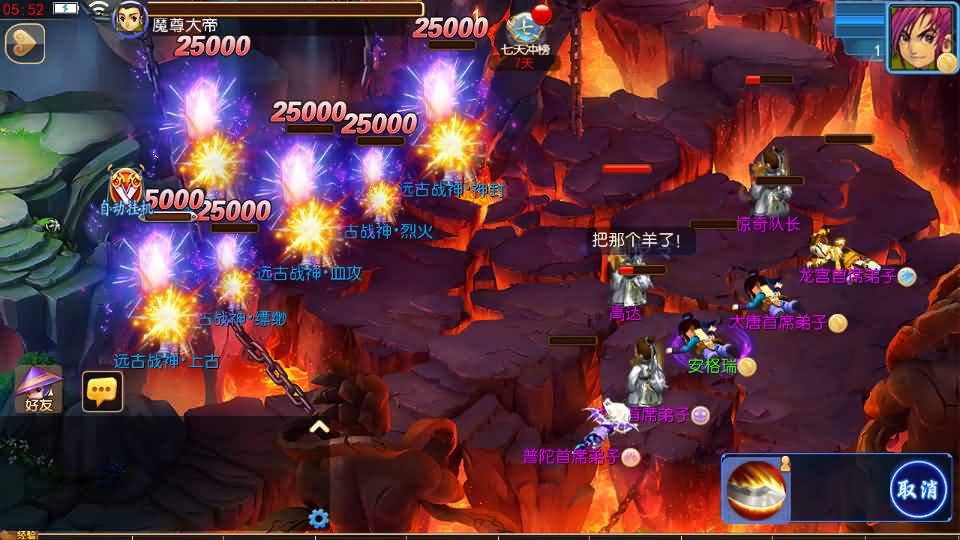Cancel the selected skill with 取消 button
This screenshot has width=960, height=540.
coord(918,489)
